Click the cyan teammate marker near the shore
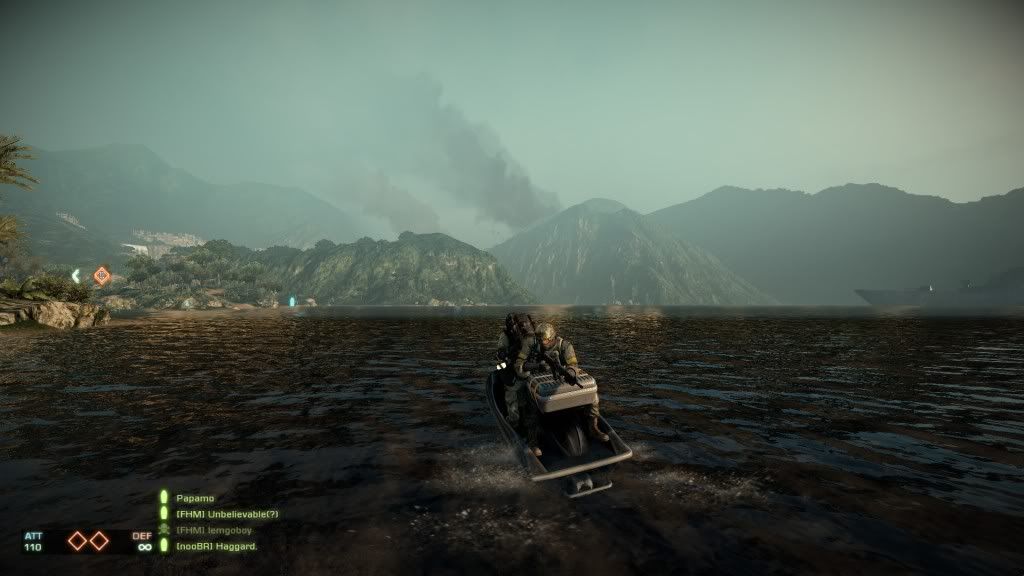1024x576 pixels. (292, 300)
